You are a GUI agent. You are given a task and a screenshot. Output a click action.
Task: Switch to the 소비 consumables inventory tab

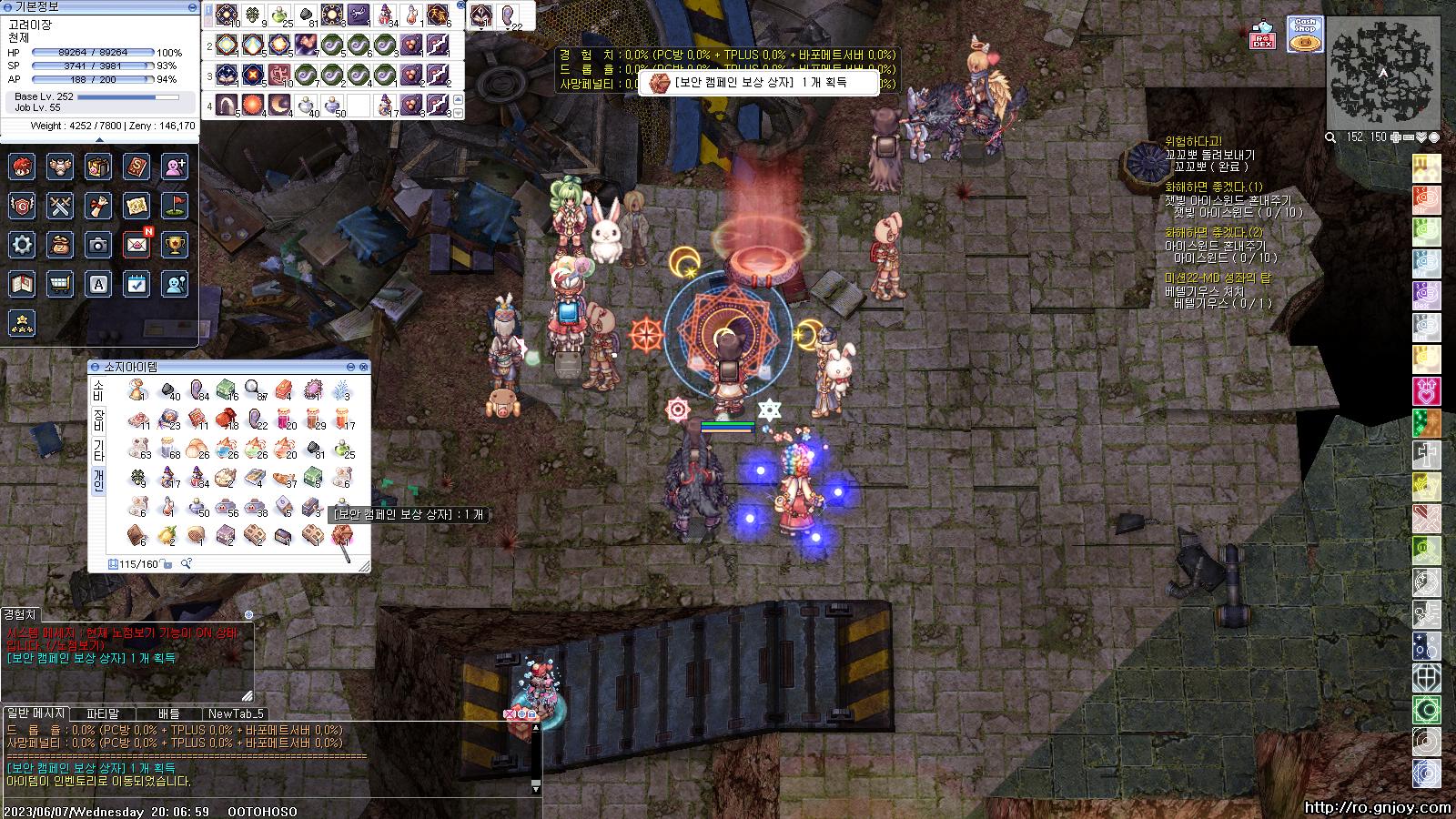pyautogui.click(x=98, y=390)
